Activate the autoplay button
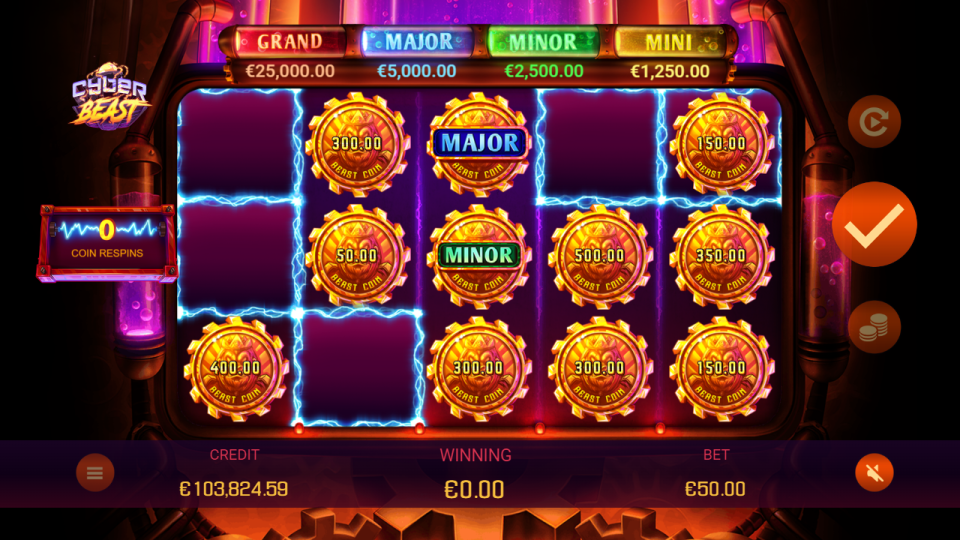This screenshot has width=960, height=540. (874, 122)
